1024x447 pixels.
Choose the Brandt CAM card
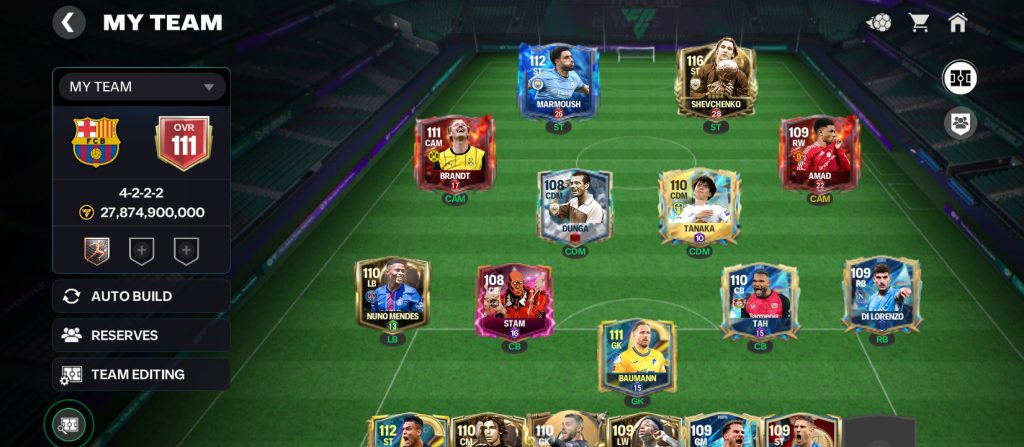click(x=454, y=153)
